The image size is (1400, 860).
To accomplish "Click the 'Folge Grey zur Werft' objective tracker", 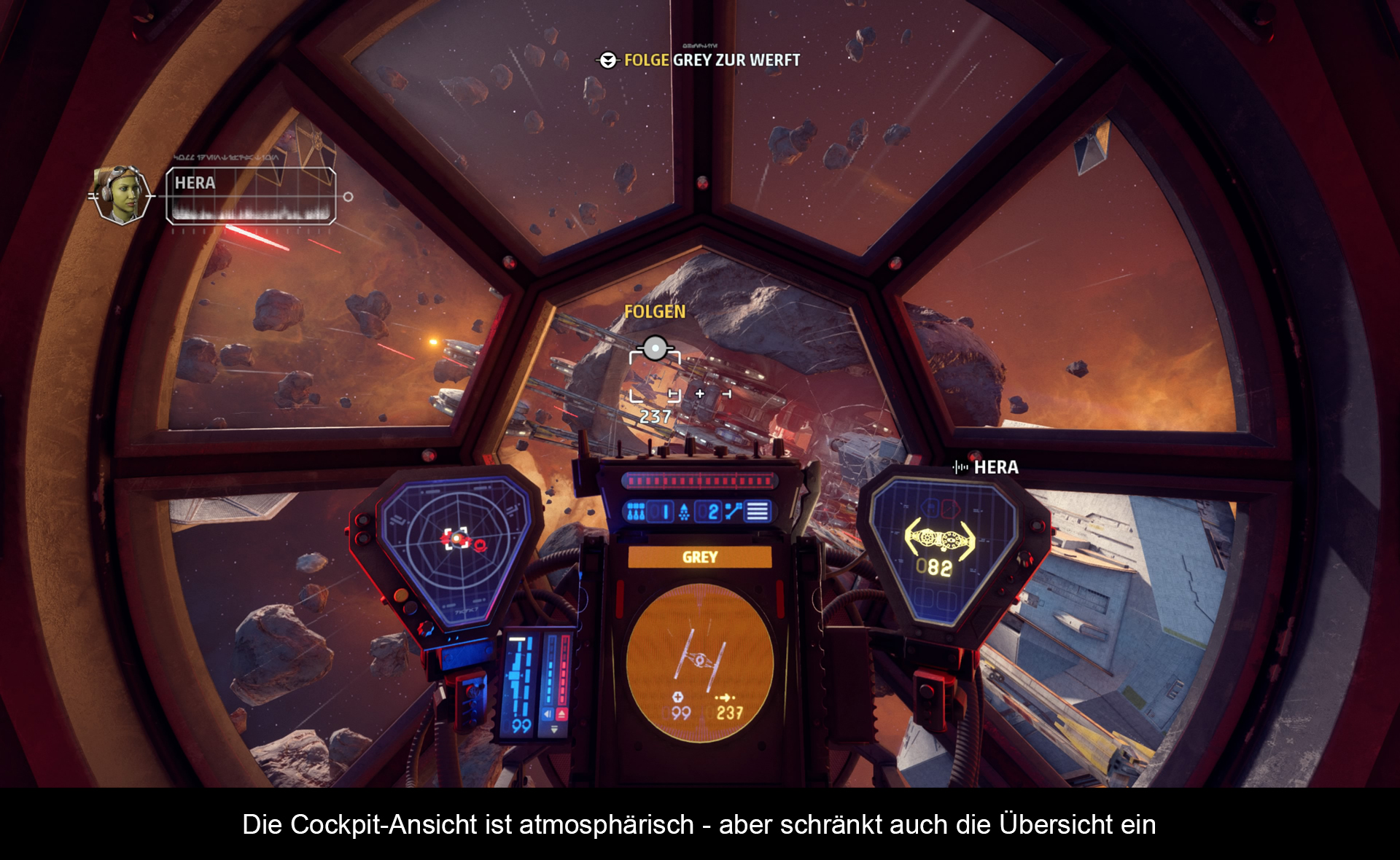I will (x=700, y=60).
